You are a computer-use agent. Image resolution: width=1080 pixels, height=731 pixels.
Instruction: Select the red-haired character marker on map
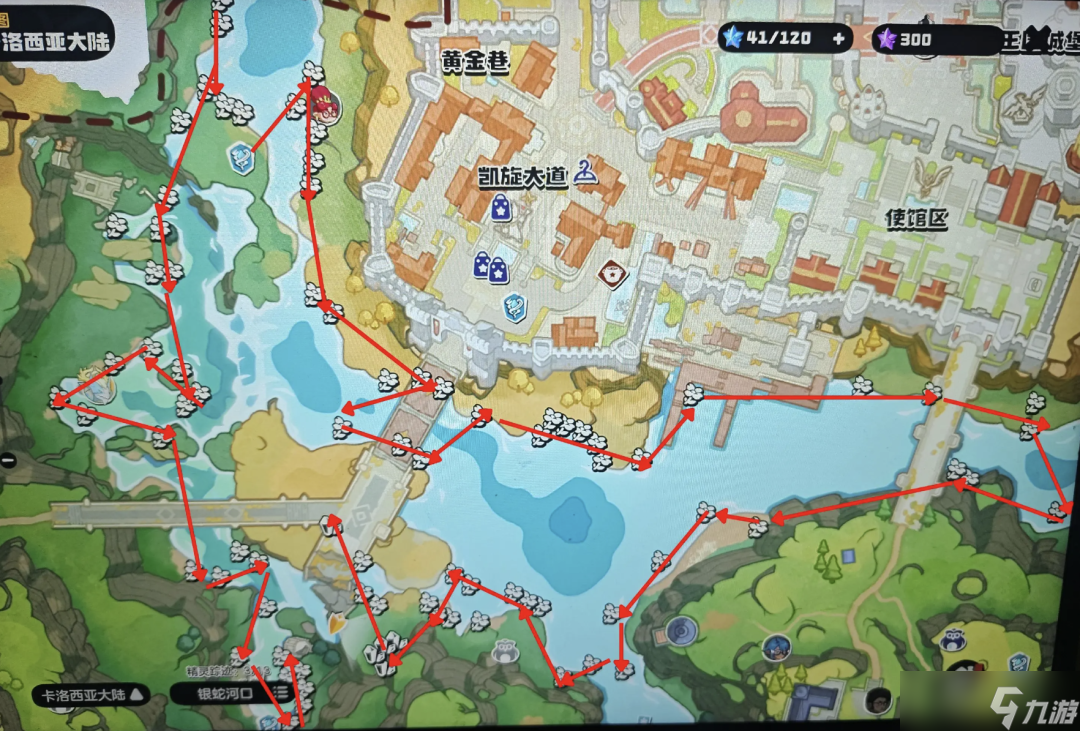pos(324,100)
